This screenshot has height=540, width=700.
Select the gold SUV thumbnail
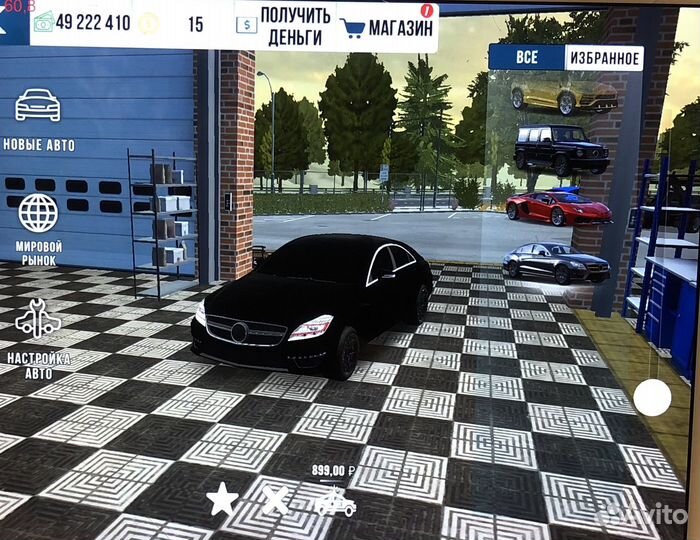(x=562, y=94)
